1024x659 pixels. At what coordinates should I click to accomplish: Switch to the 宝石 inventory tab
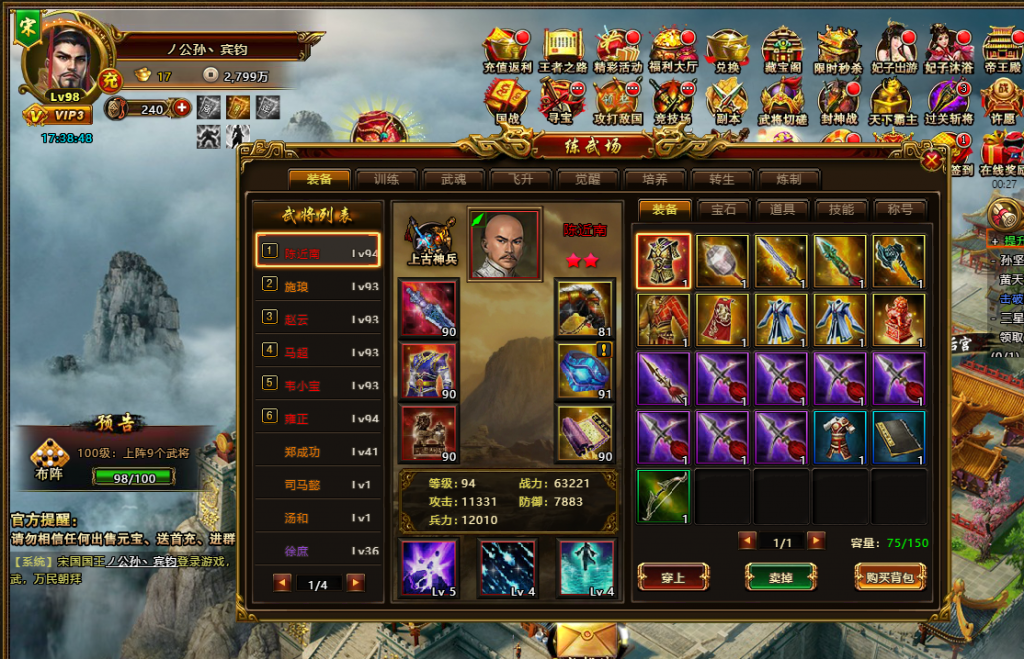coord(723,210)
